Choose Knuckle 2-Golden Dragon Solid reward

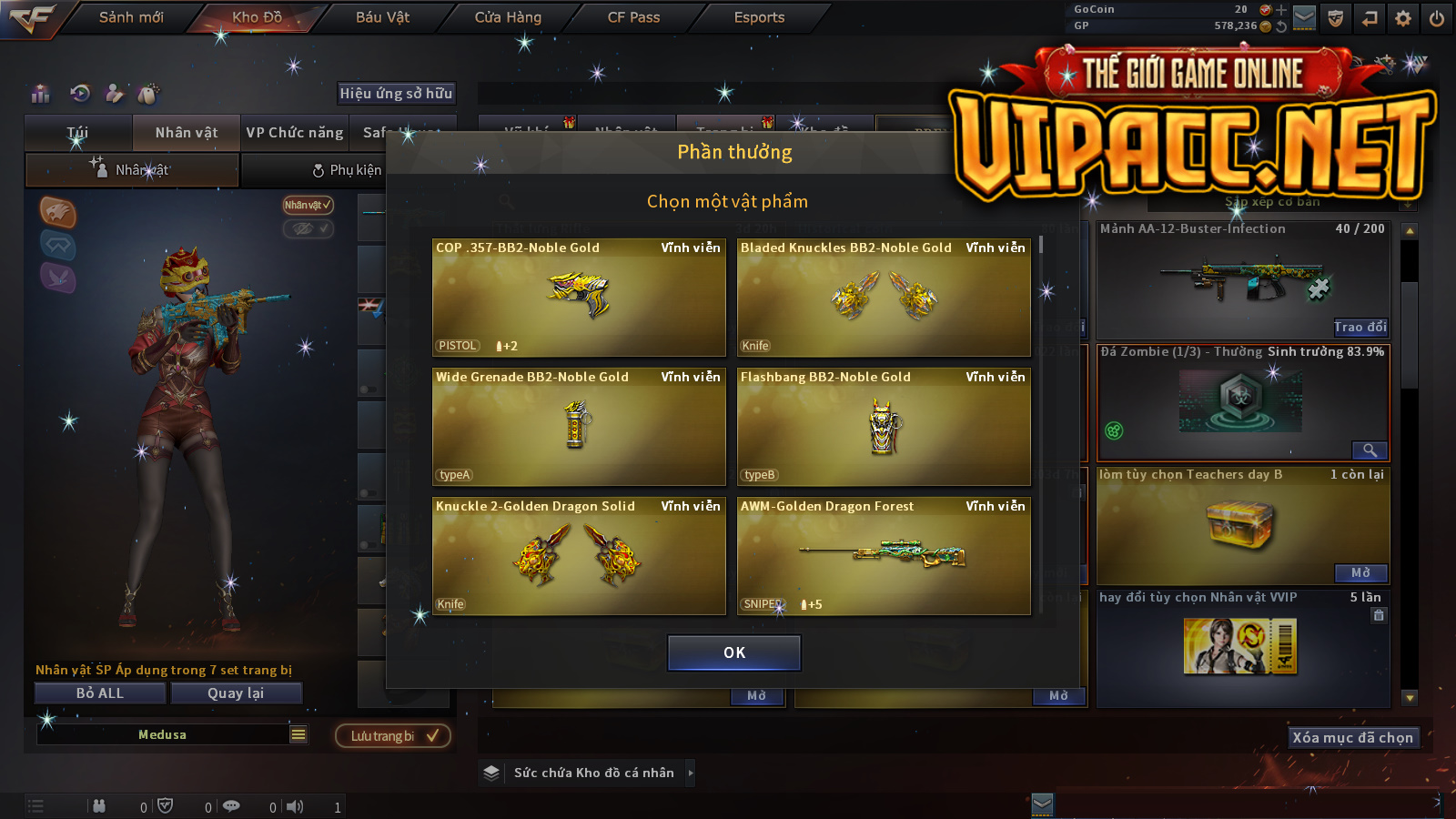point(579,556)
